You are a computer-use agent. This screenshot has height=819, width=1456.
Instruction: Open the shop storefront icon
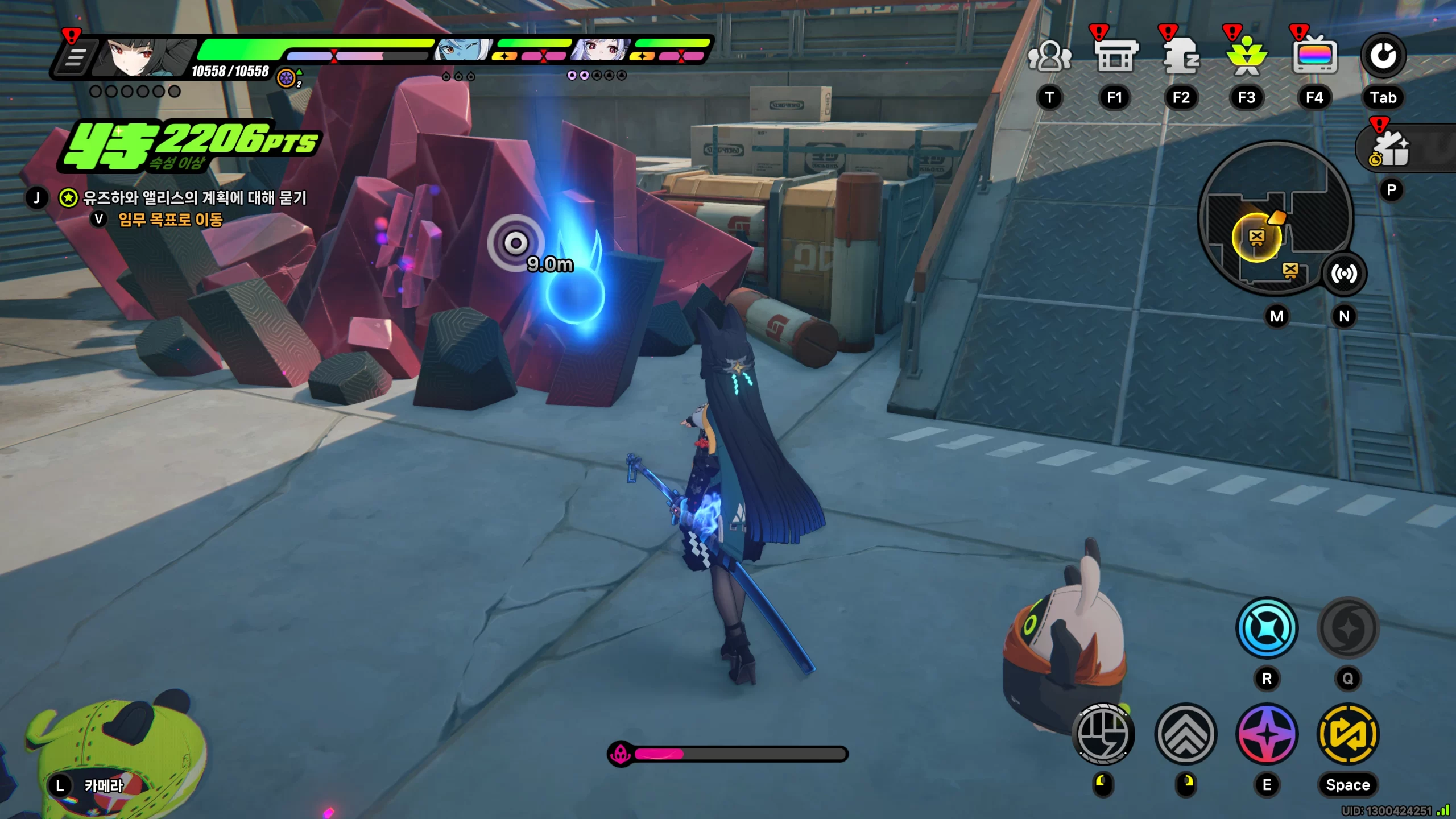point(1115,57)
